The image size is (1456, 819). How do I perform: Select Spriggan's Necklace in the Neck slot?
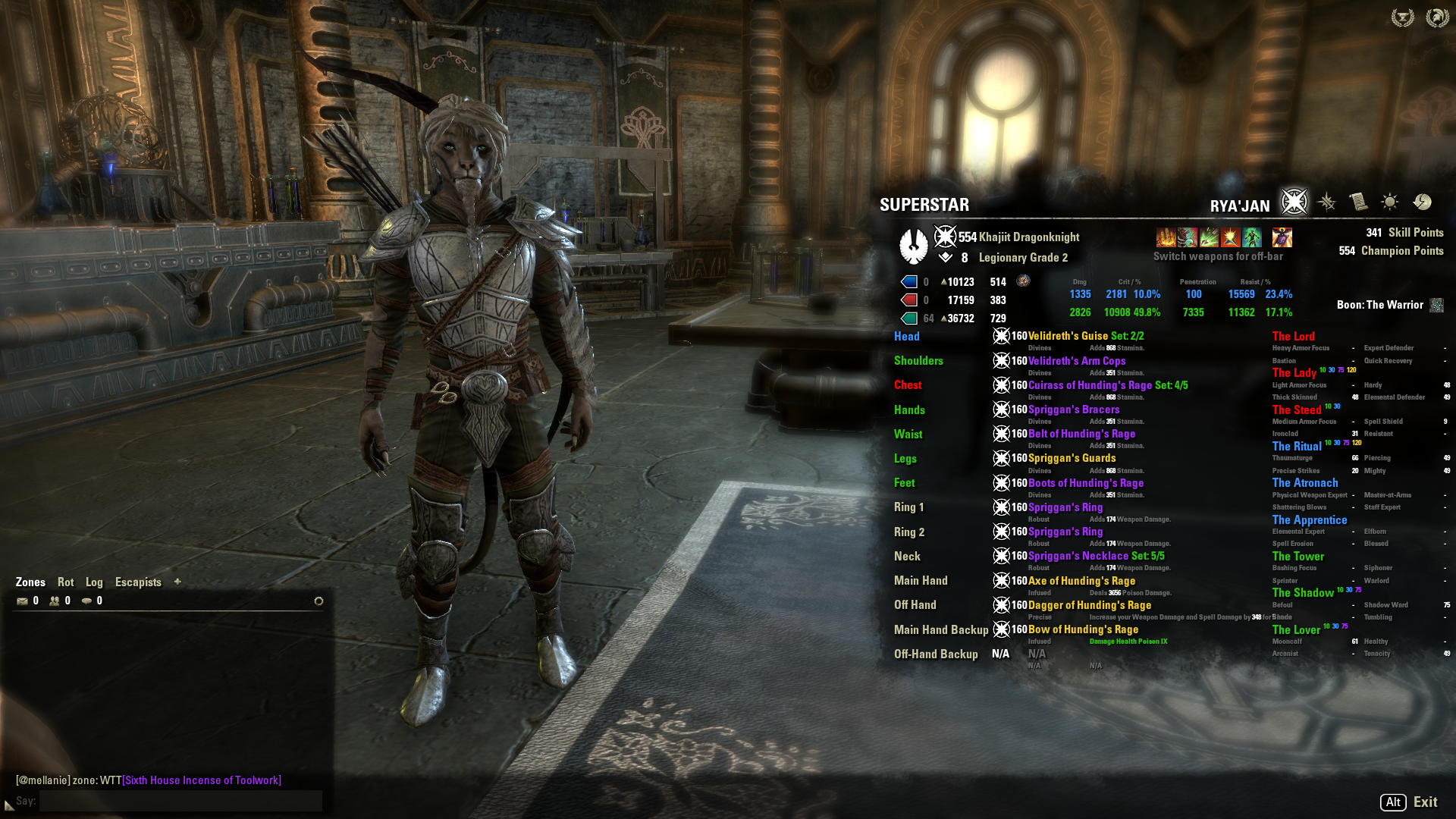click(x=1078, y=556)
